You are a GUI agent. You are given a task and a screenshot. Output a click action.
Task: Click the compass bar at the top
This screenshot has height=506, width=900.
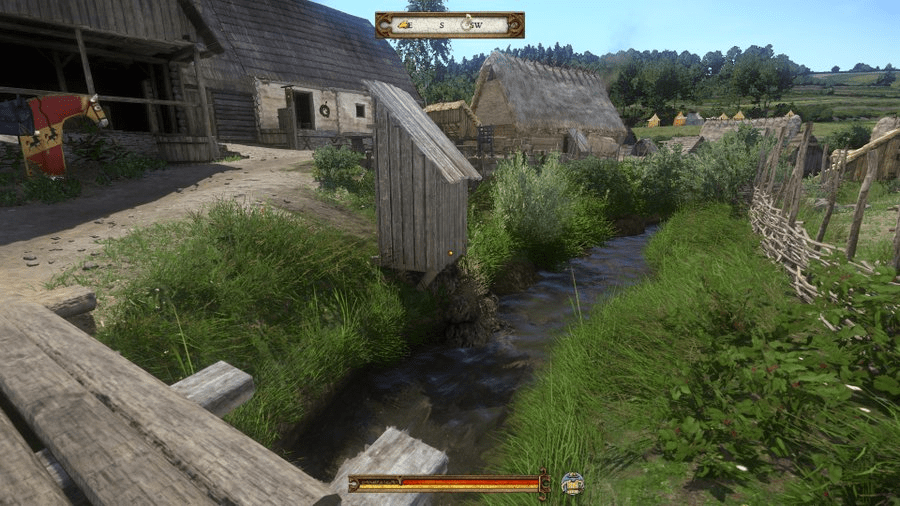[449, 25]
